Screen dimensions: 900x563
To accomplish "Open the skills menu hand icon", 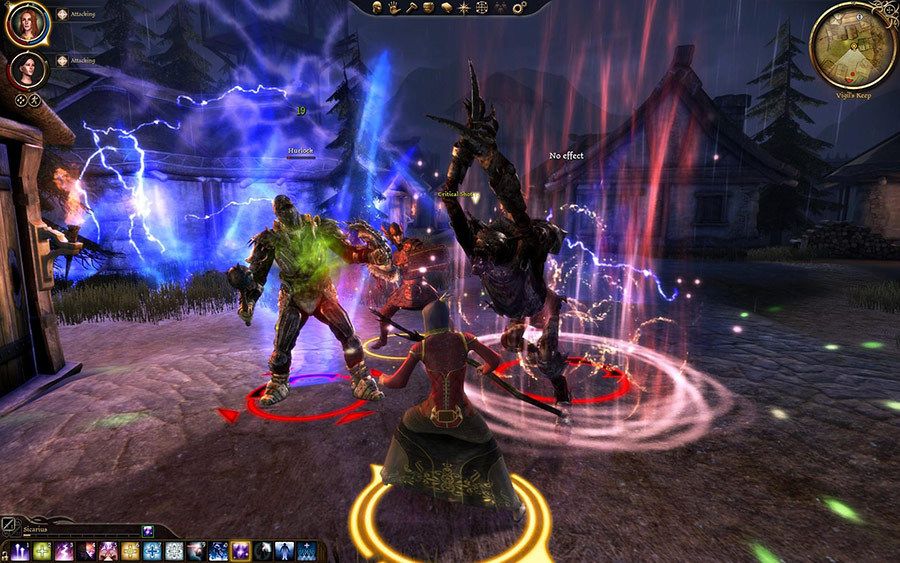I will pyautogui.click(x=396, y=7).
